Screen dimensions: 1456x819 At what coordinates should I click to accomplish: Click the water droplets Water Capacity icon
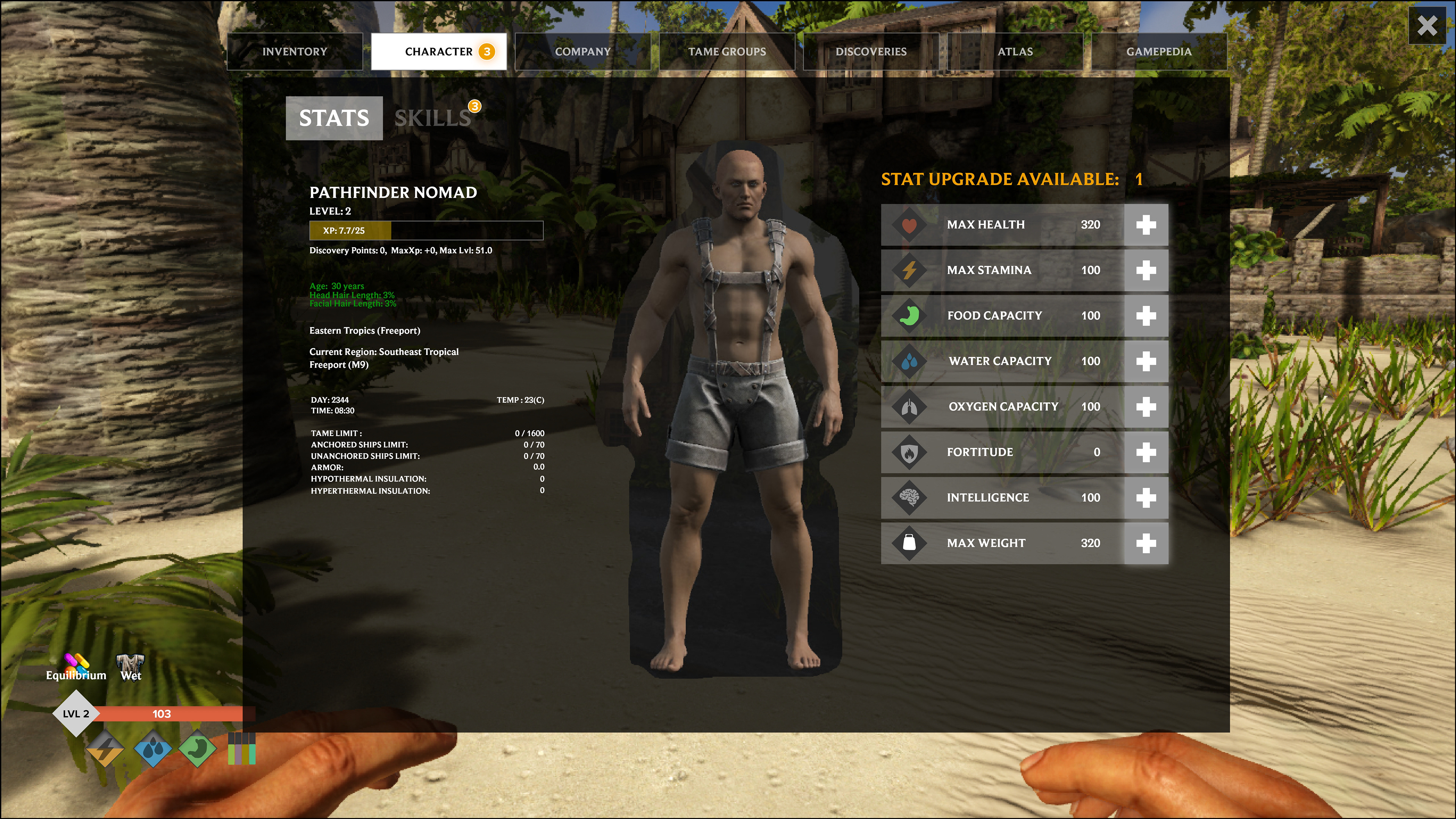coord(910,361)
